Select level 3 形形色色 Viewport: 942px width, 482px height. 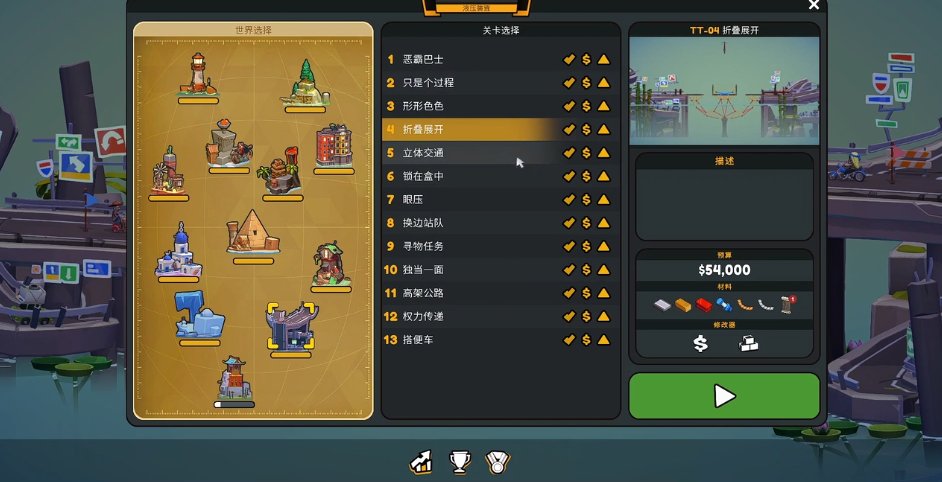tap(470, 106)
